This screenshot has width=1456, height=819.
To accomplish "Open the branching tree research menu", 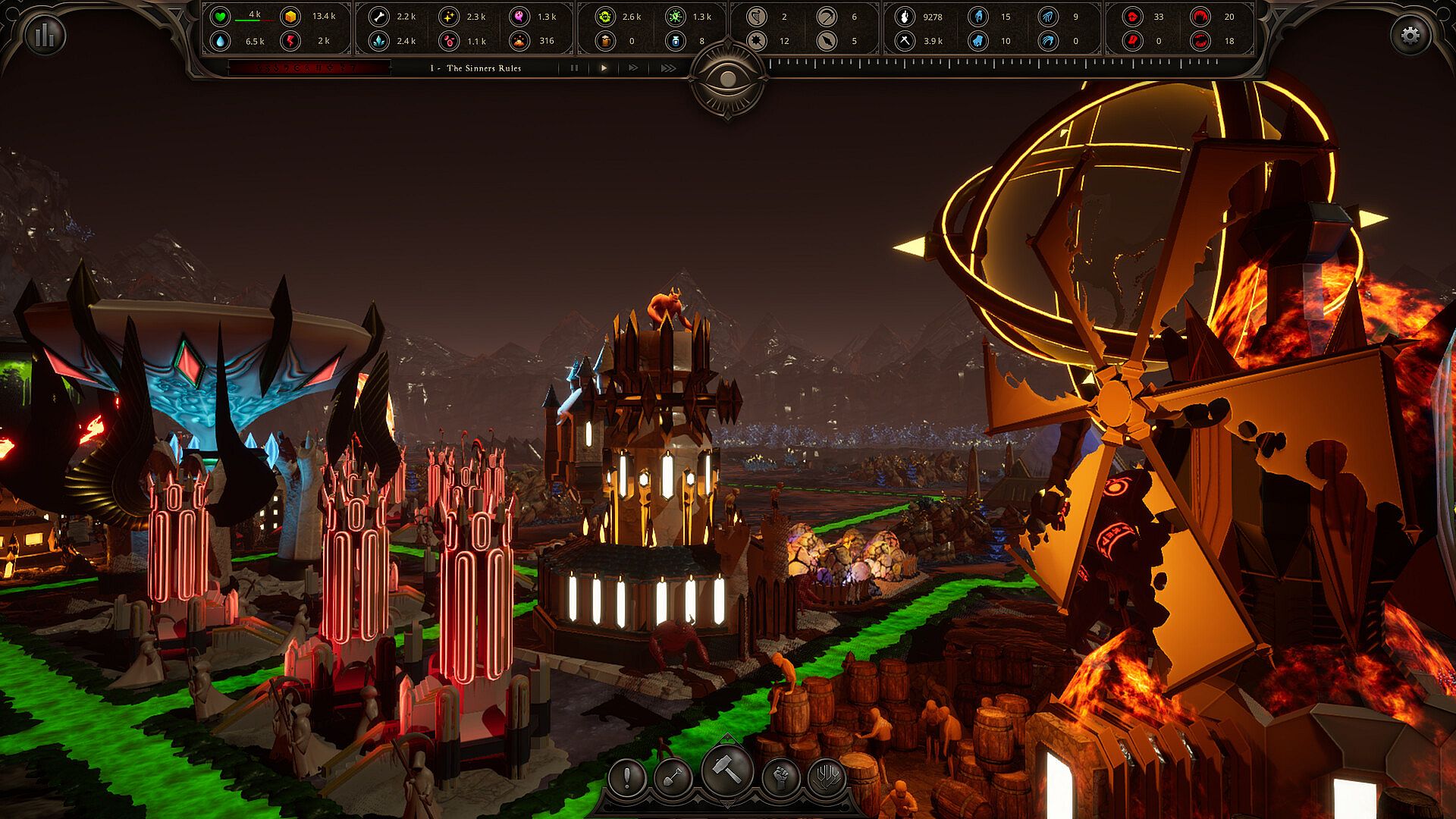I will 827,777.
